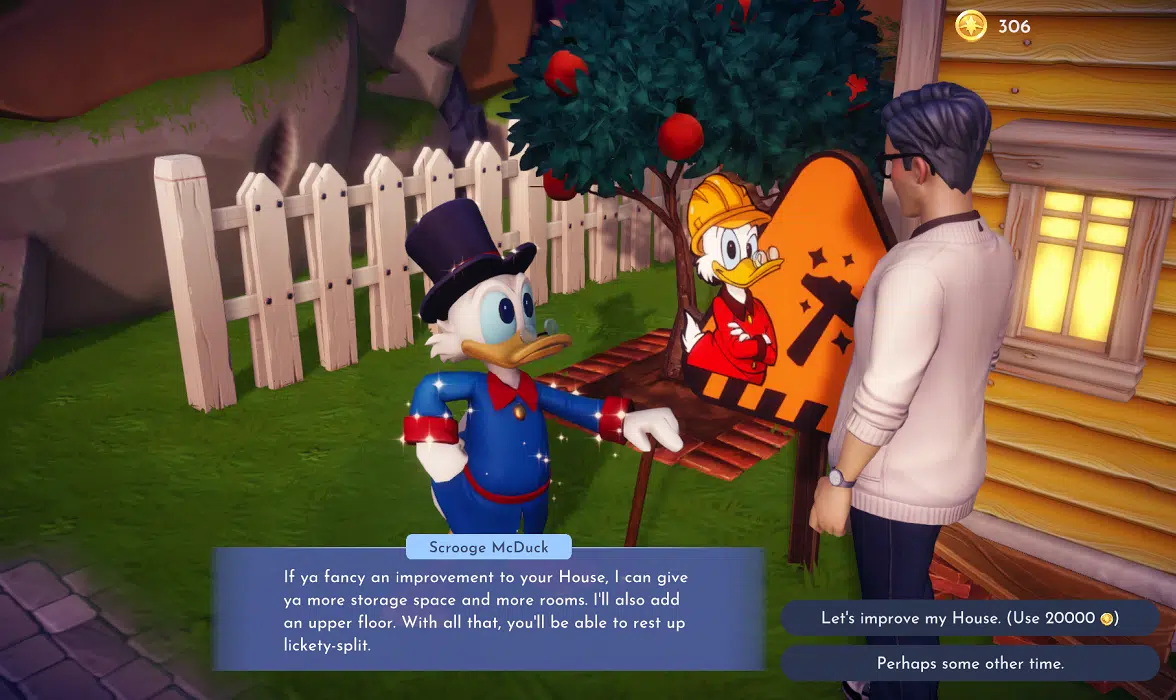Select "Perhaps some other time" reply

click(x=969, y=663)
